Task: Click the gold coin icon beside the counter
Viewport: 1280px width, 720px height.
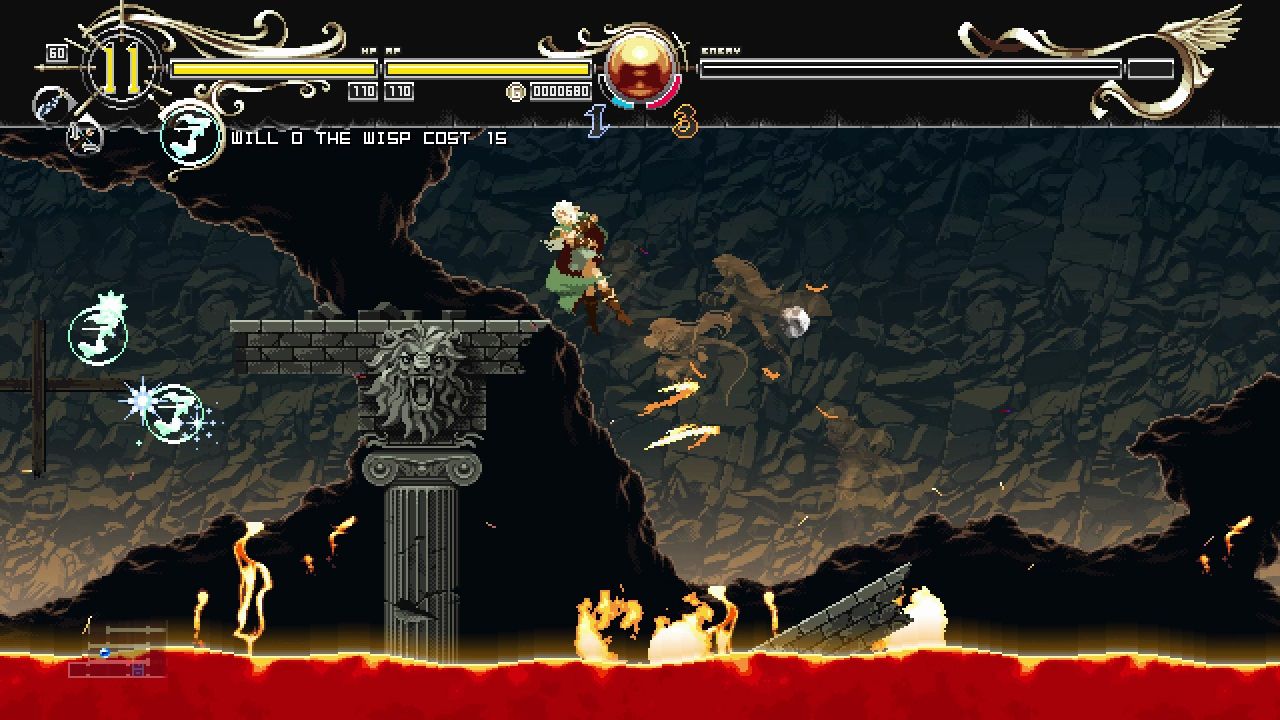Action: point(516,90)
